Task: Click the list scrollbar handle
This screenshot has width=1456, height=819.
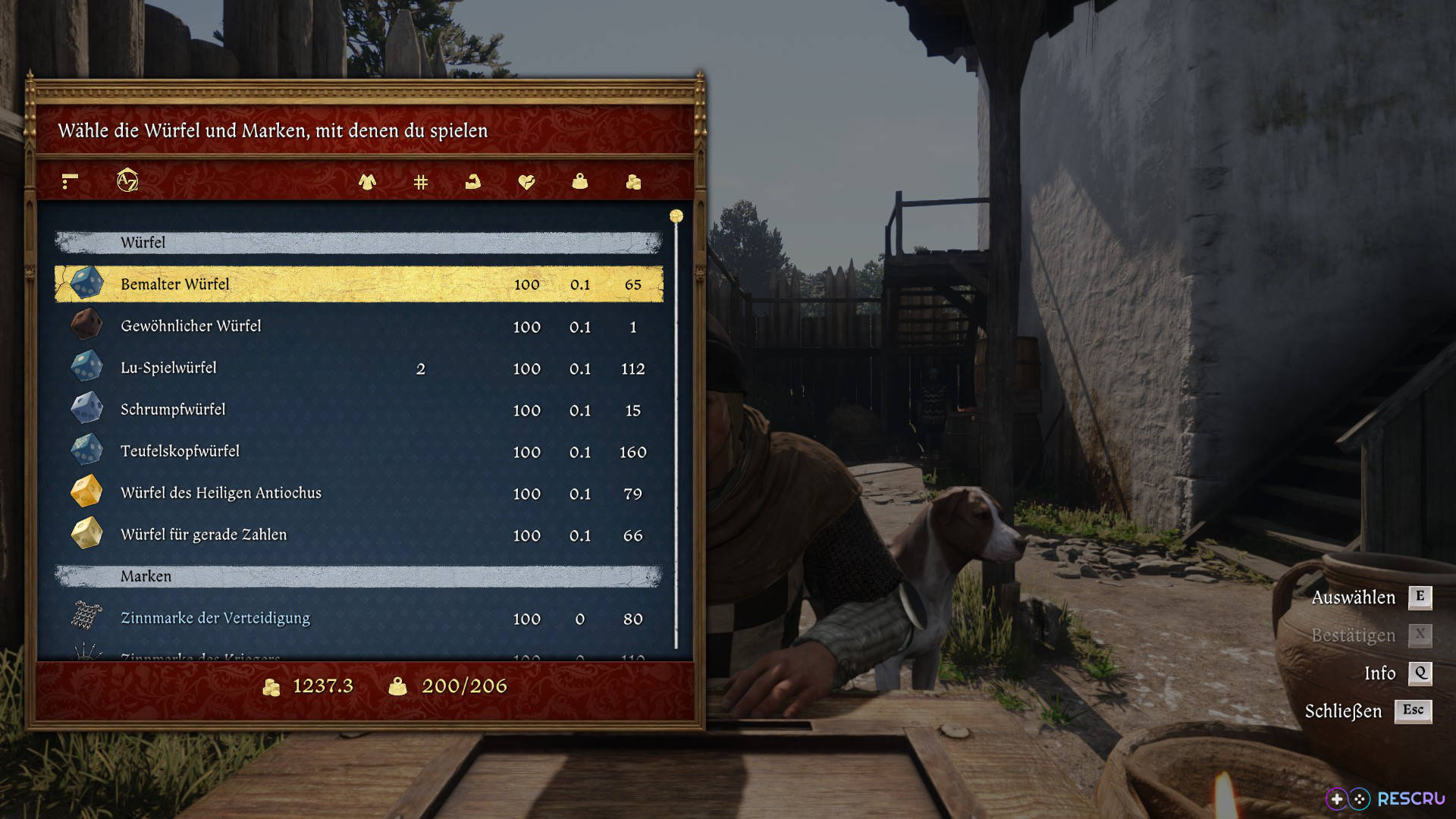Action: click(x=676, y=217)
